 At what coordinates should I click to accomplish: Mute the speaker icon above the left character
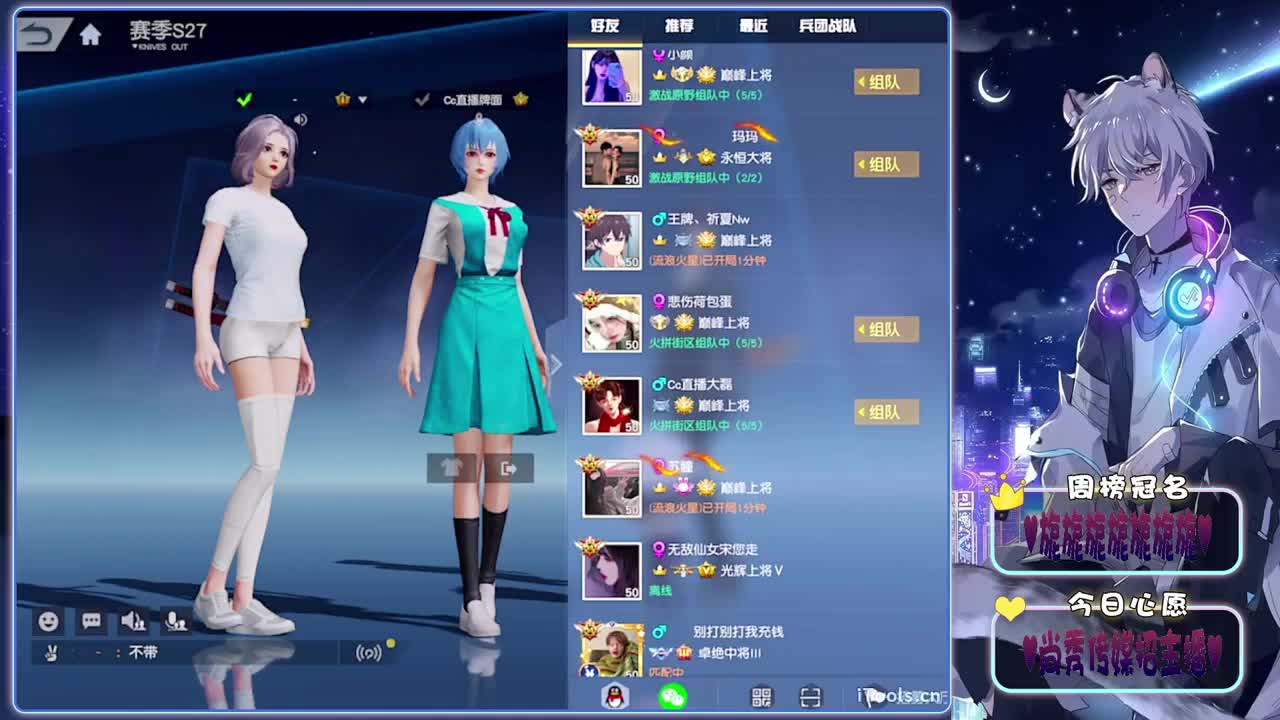click(300, 119)
